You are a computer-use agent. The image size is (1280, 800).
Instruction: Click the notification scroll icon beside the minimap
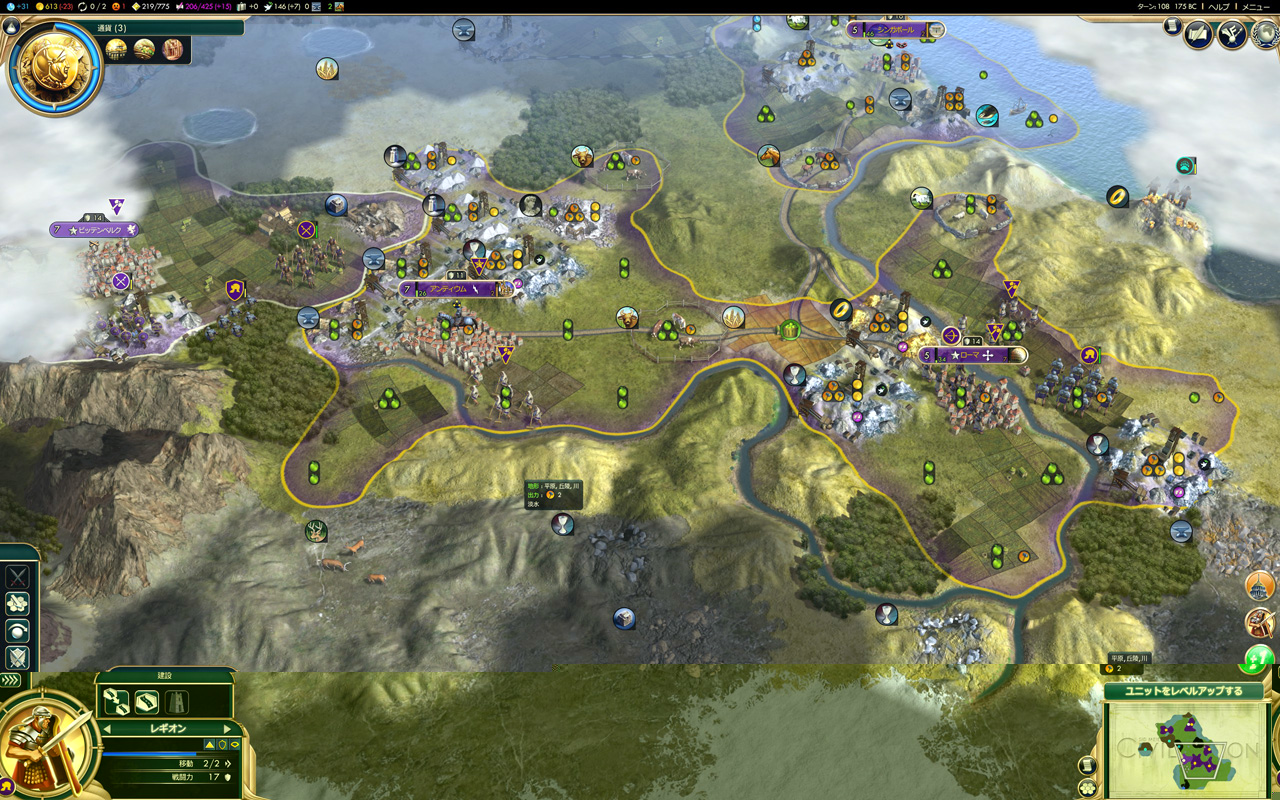1086,765
